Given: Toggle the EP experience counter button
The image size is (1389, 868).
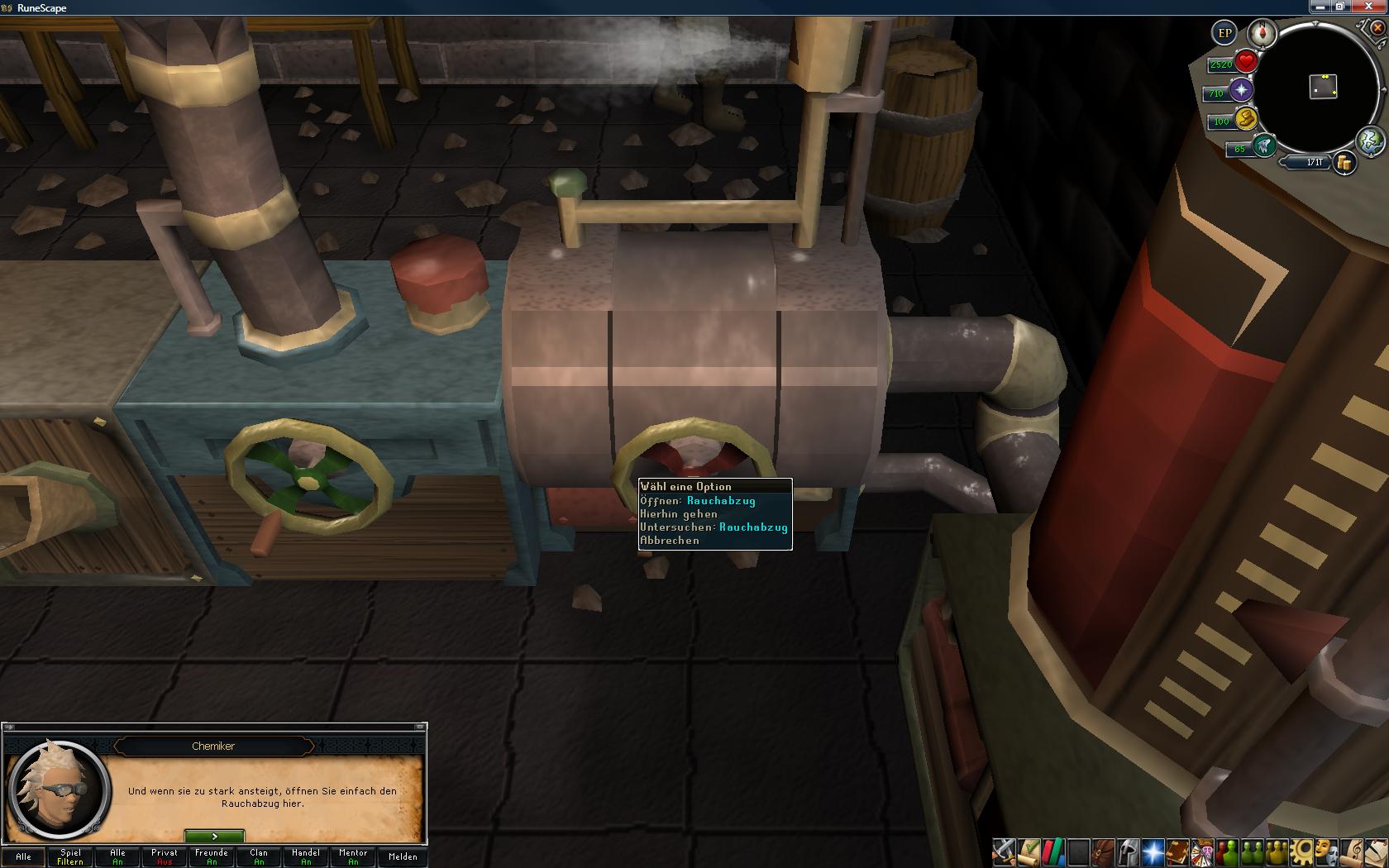Looking at the screenshot, I should coord(1224,34).
